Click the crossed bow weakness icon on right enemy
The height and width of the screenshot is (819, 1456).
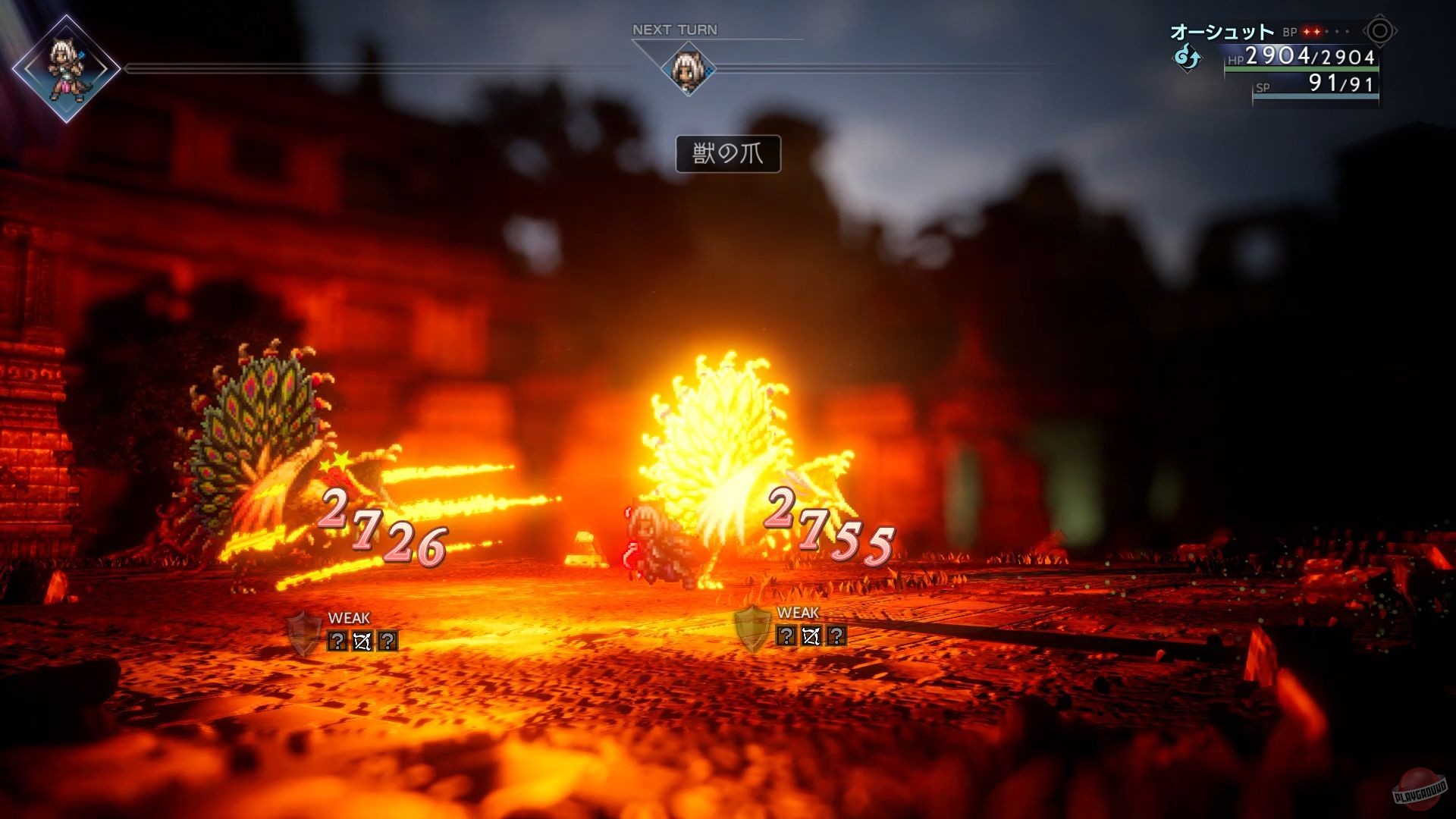coord(811,635)
